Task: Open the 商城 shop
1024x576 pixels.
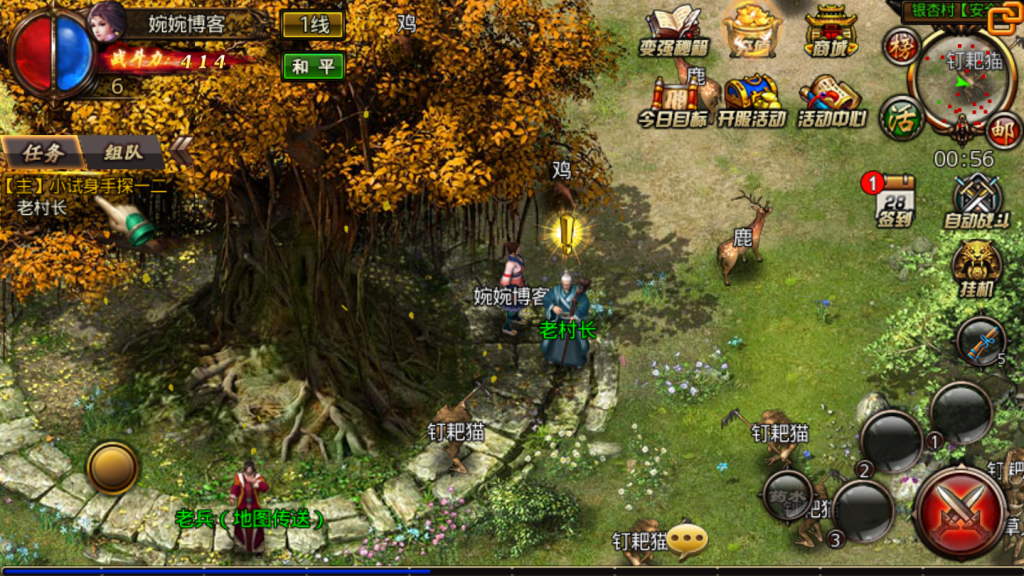Action: (x=831, y=30)
